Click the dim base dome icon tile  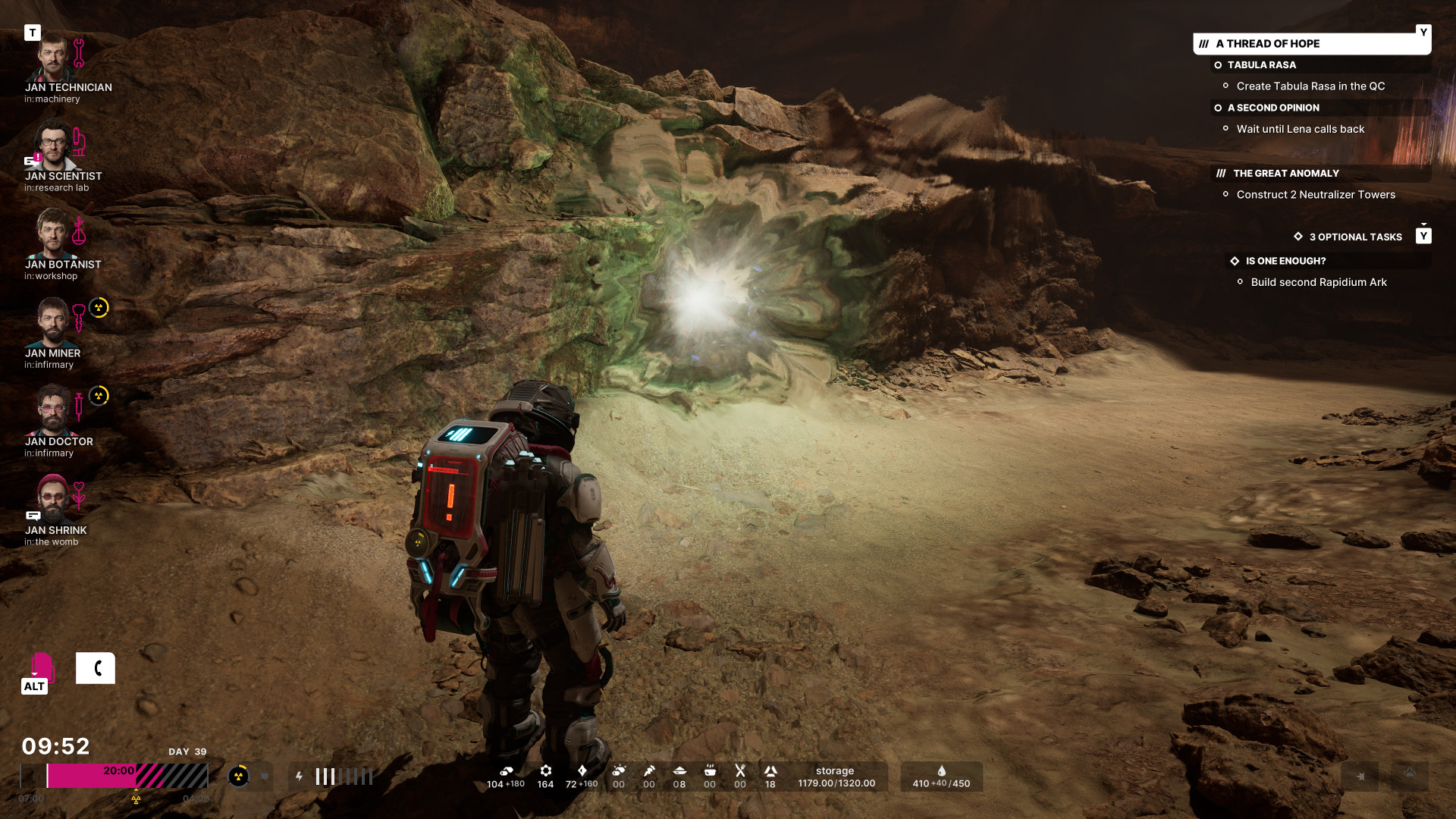point(1410,775)
